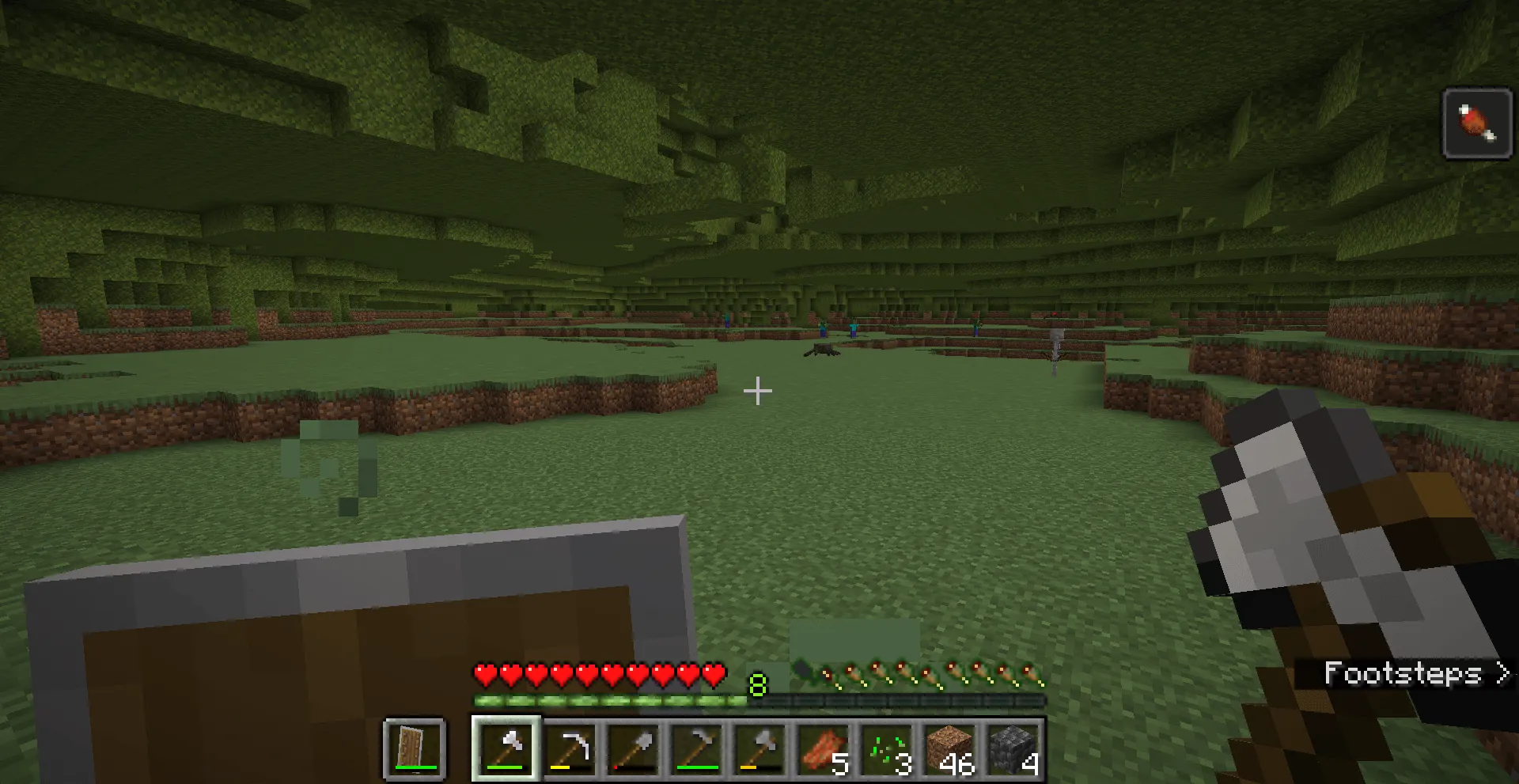Select the stack of 46 dirt blocks
1519x784 pixels.
(x=949, y=750)
